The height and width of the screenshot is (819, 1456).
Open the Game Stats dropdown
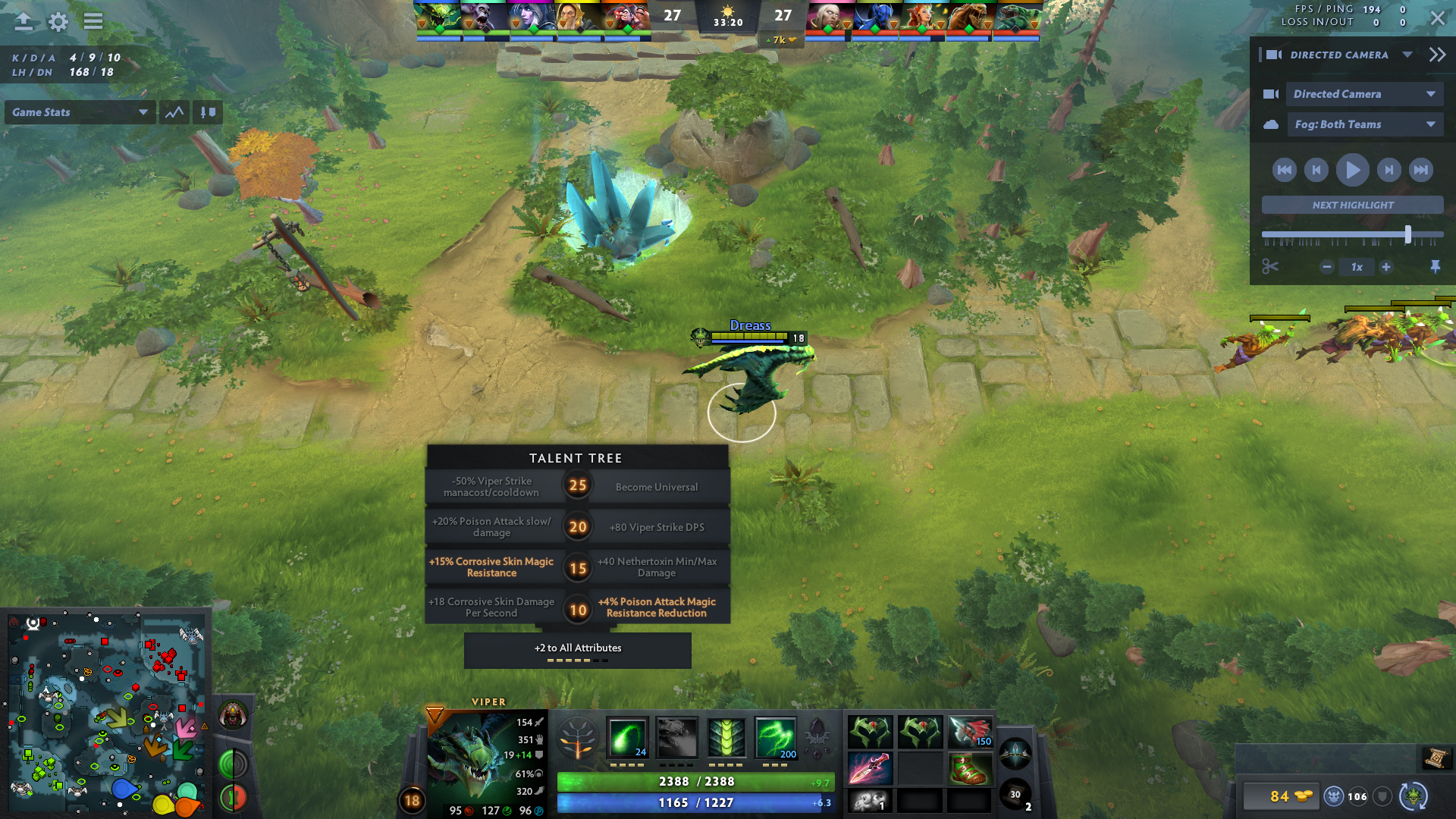click(80, 111)
